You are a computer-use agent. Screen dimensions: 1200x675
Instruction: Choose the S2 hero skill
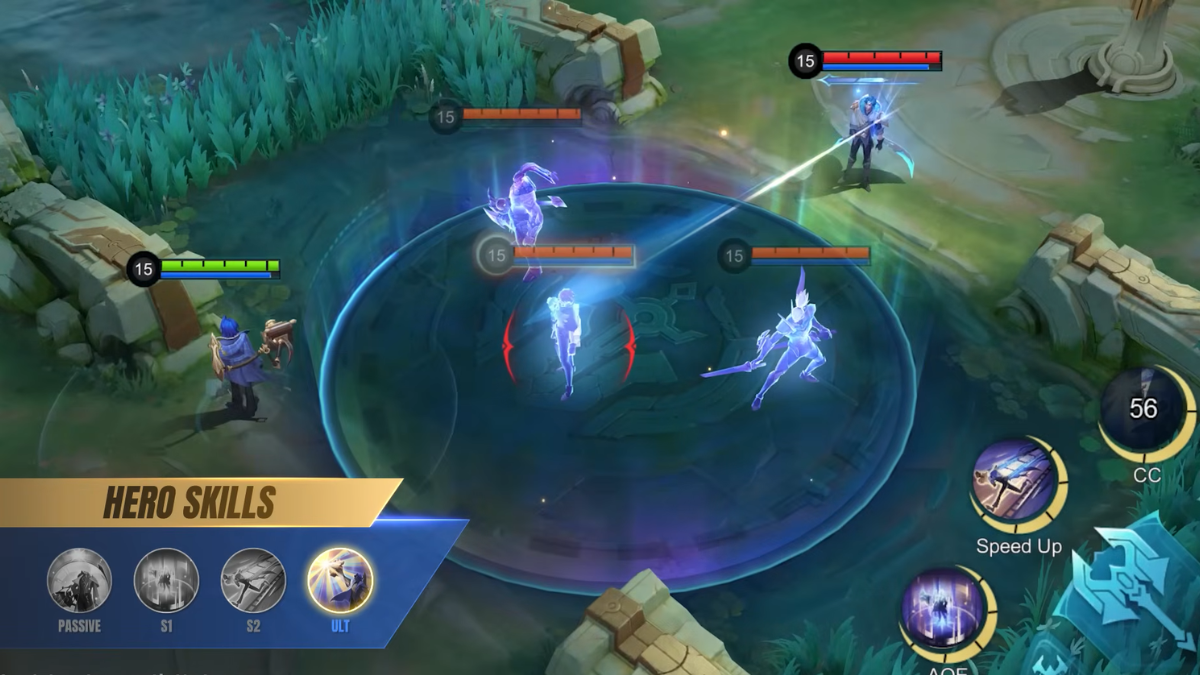[253, 581]
